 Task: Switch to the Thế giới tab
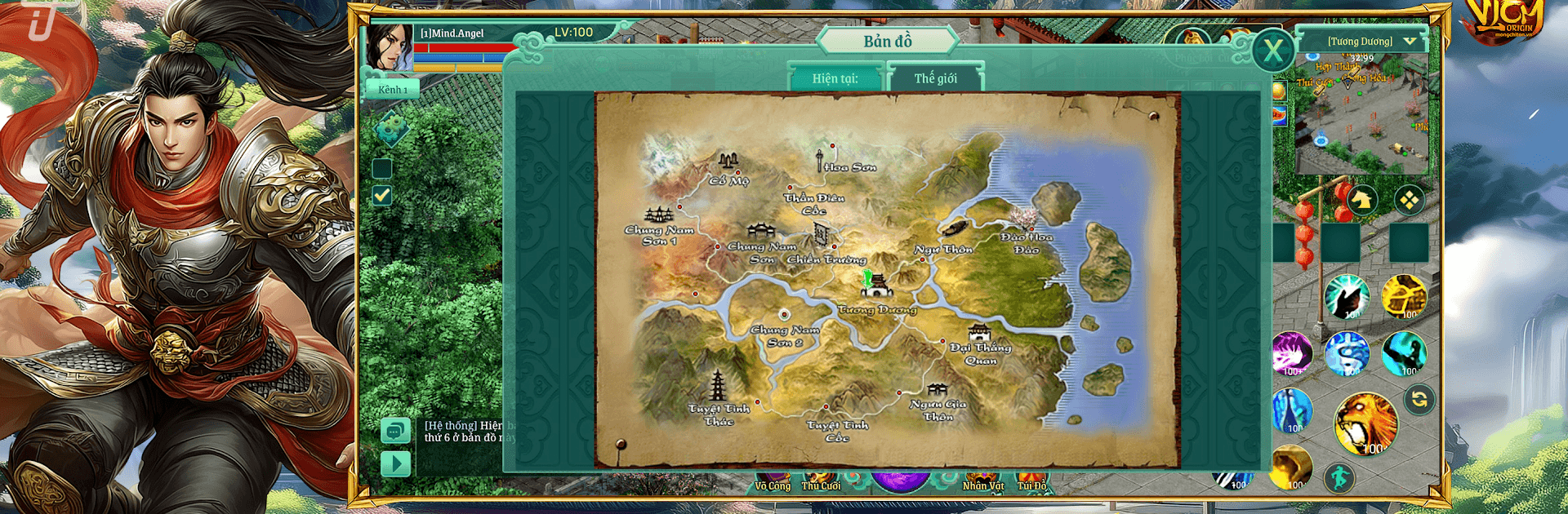click(936, 78)
